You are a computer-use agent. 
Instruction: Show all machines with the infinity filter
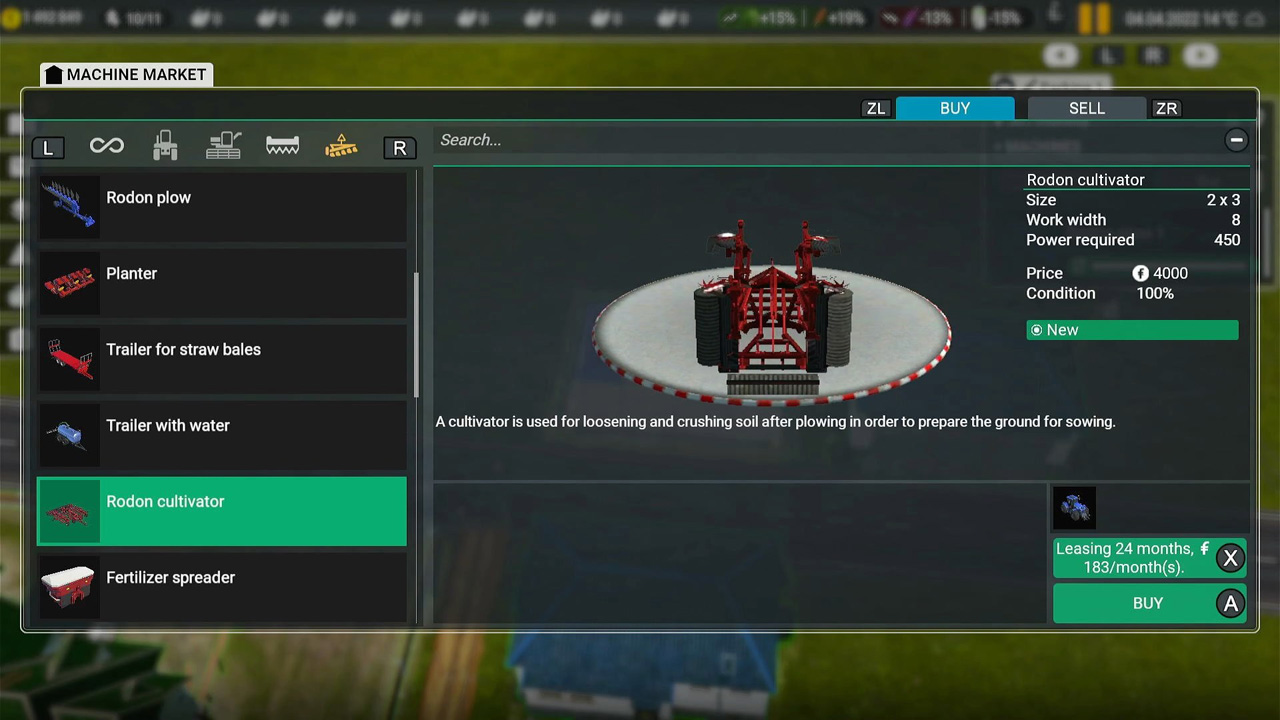106,147
